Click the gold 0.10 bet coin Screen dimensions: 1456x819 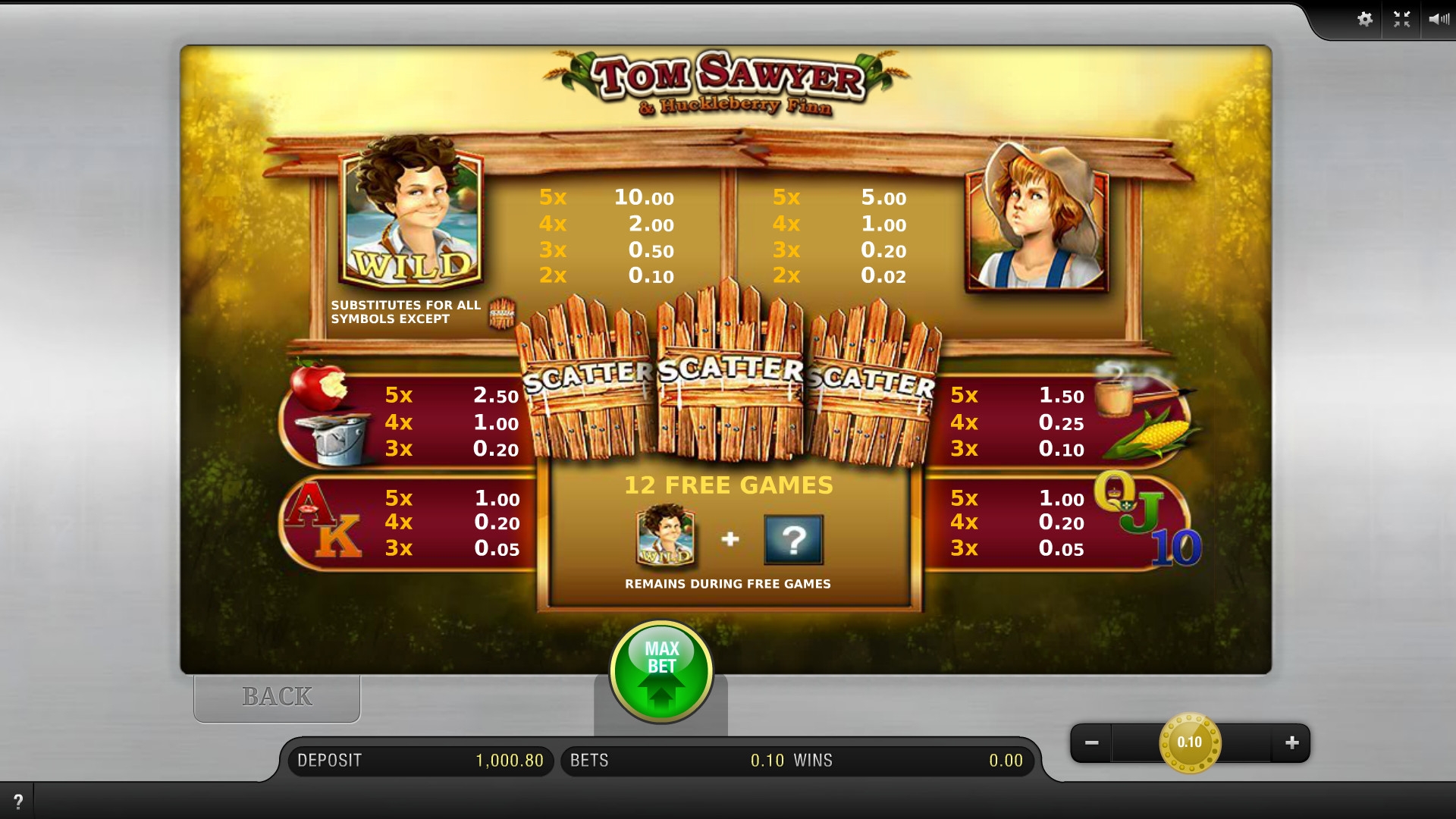[x=1190, y=743]
